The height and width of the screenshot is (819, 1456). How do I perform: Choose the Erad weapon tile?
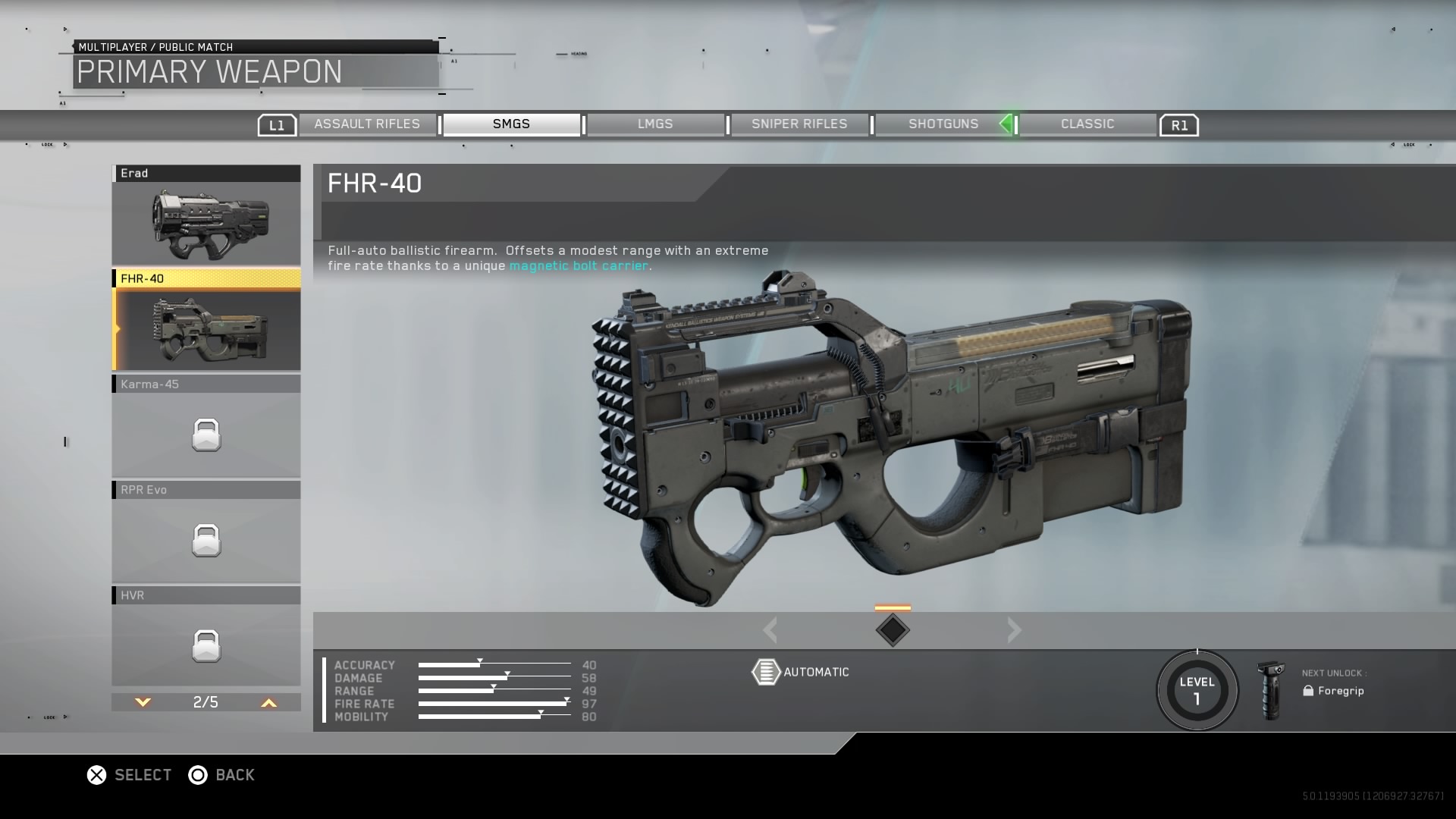[x=206, y=215]
